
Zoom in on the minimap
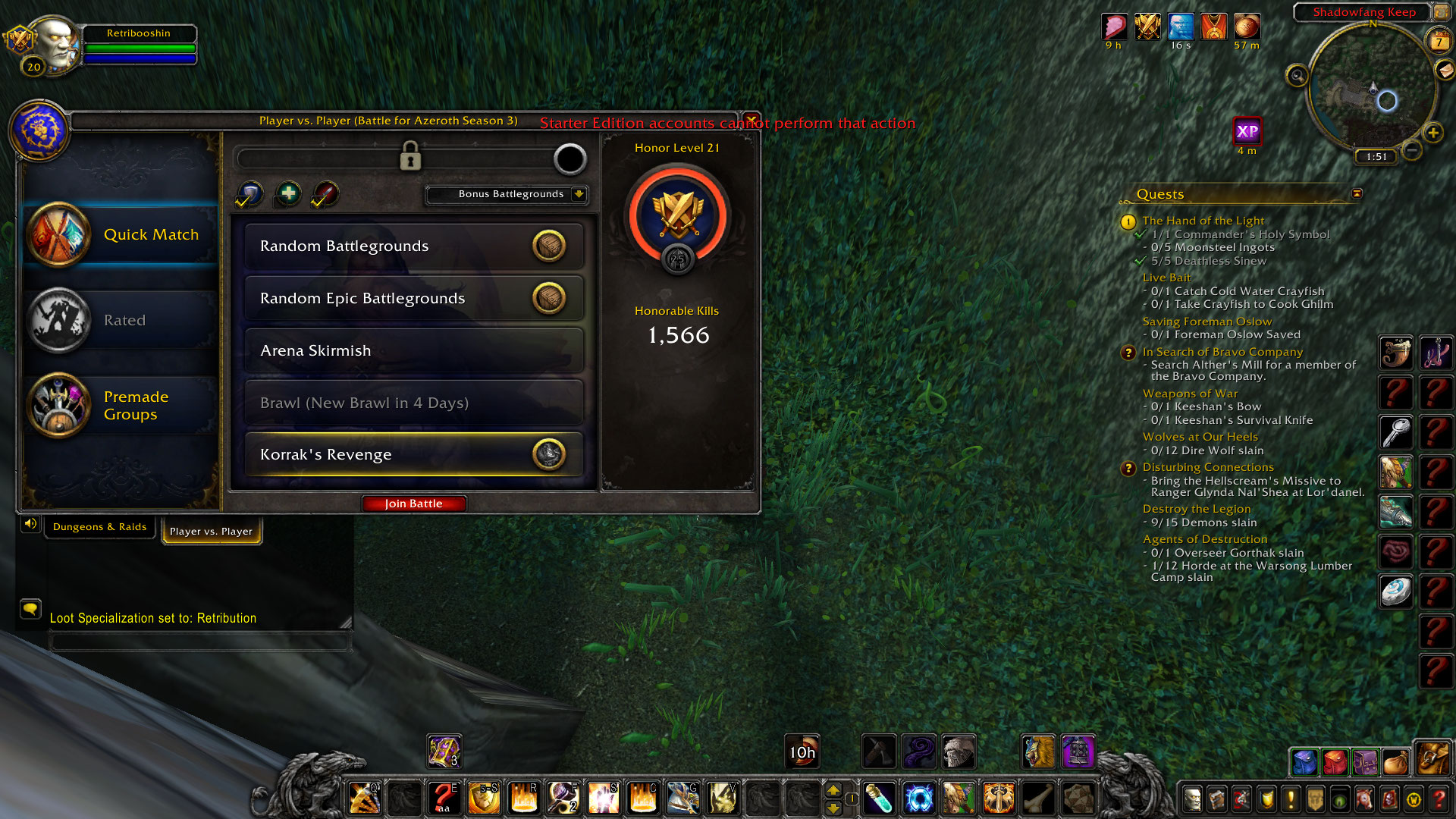click(x=1432, y=133)
